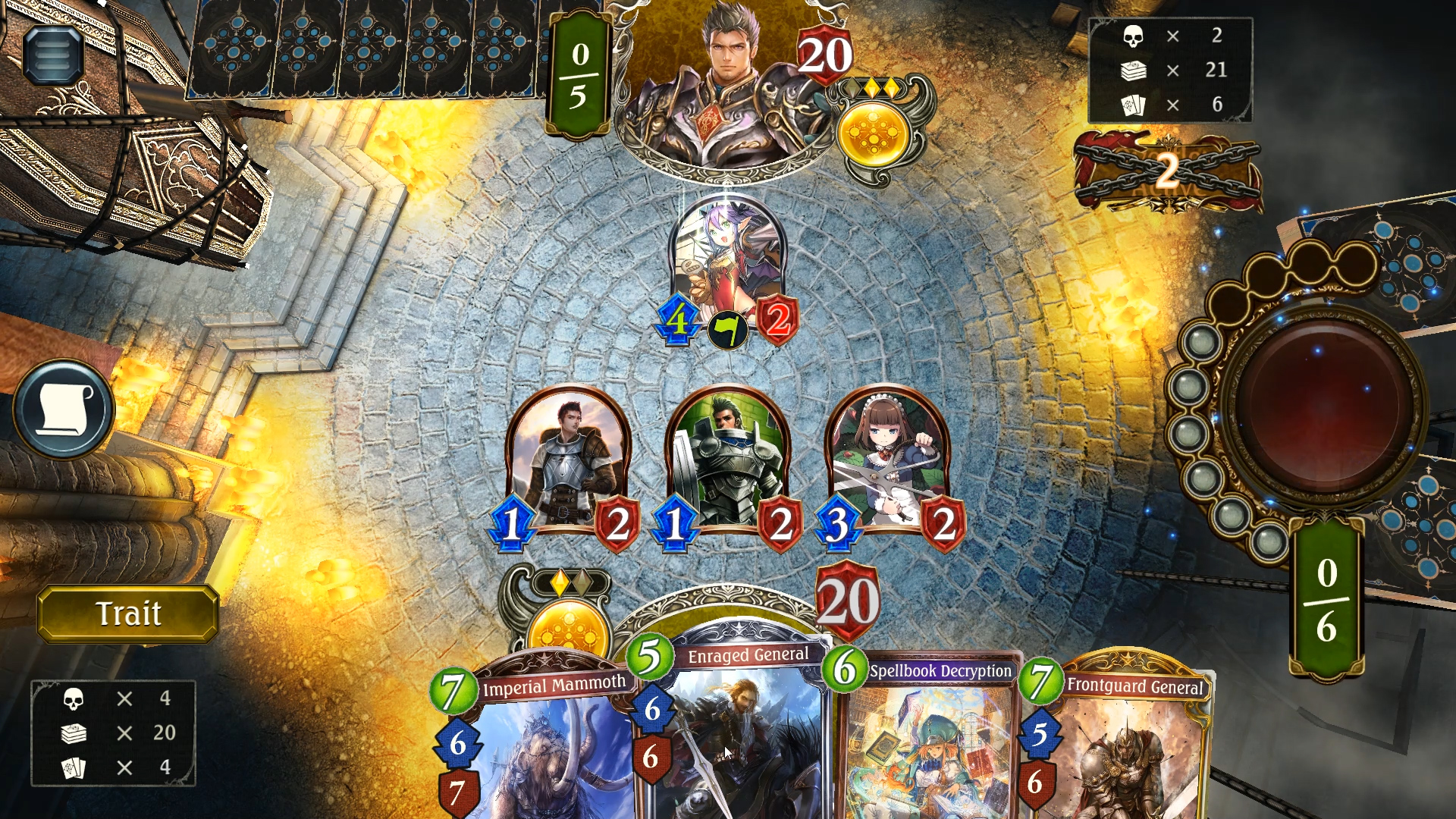Click the opponent's skull counter icon
Viewport: 1456px width, 819px height.
coord(1133,36)
